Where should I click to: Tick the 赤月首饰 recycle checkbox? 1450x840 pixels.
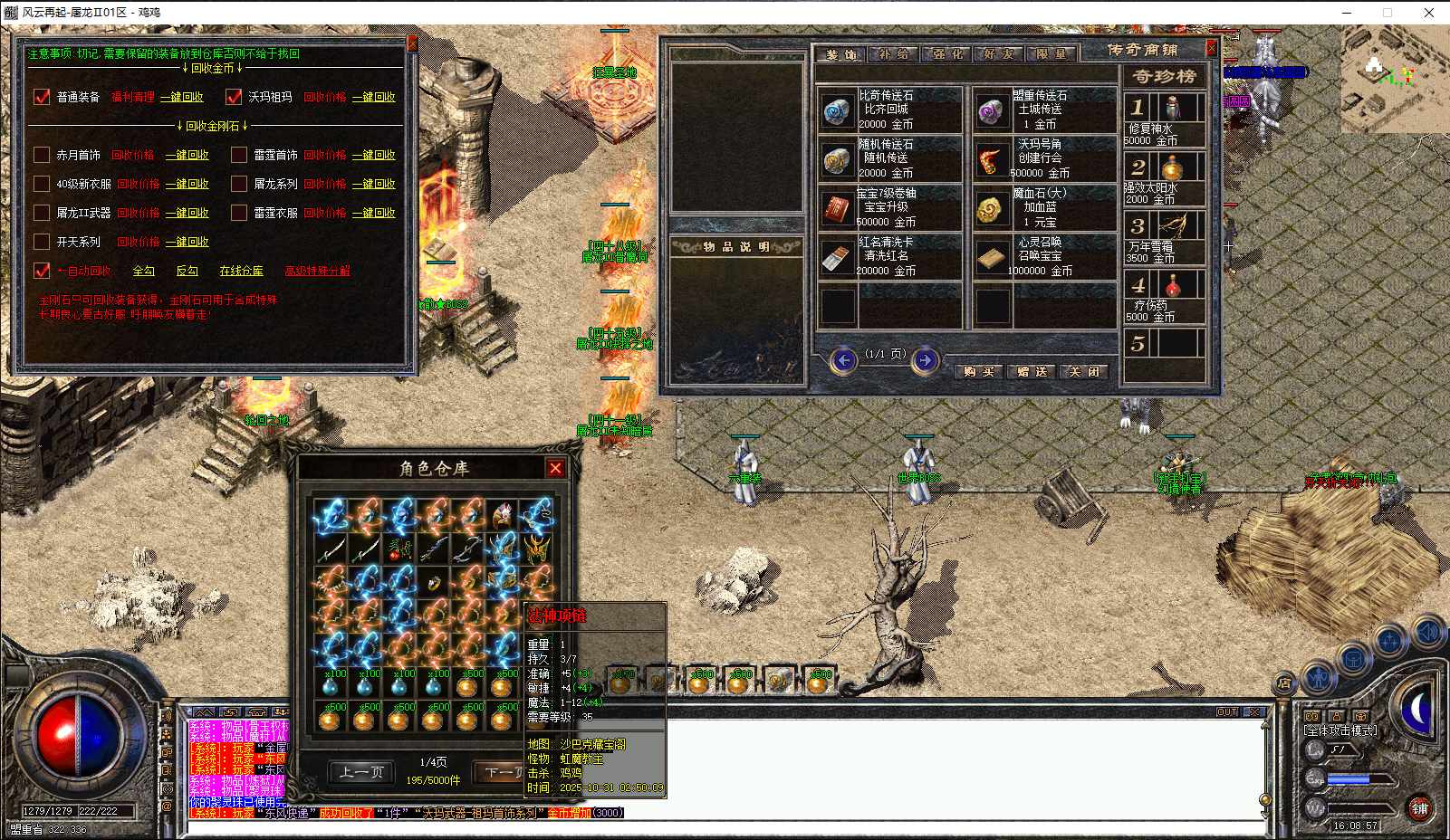(42, 155)
